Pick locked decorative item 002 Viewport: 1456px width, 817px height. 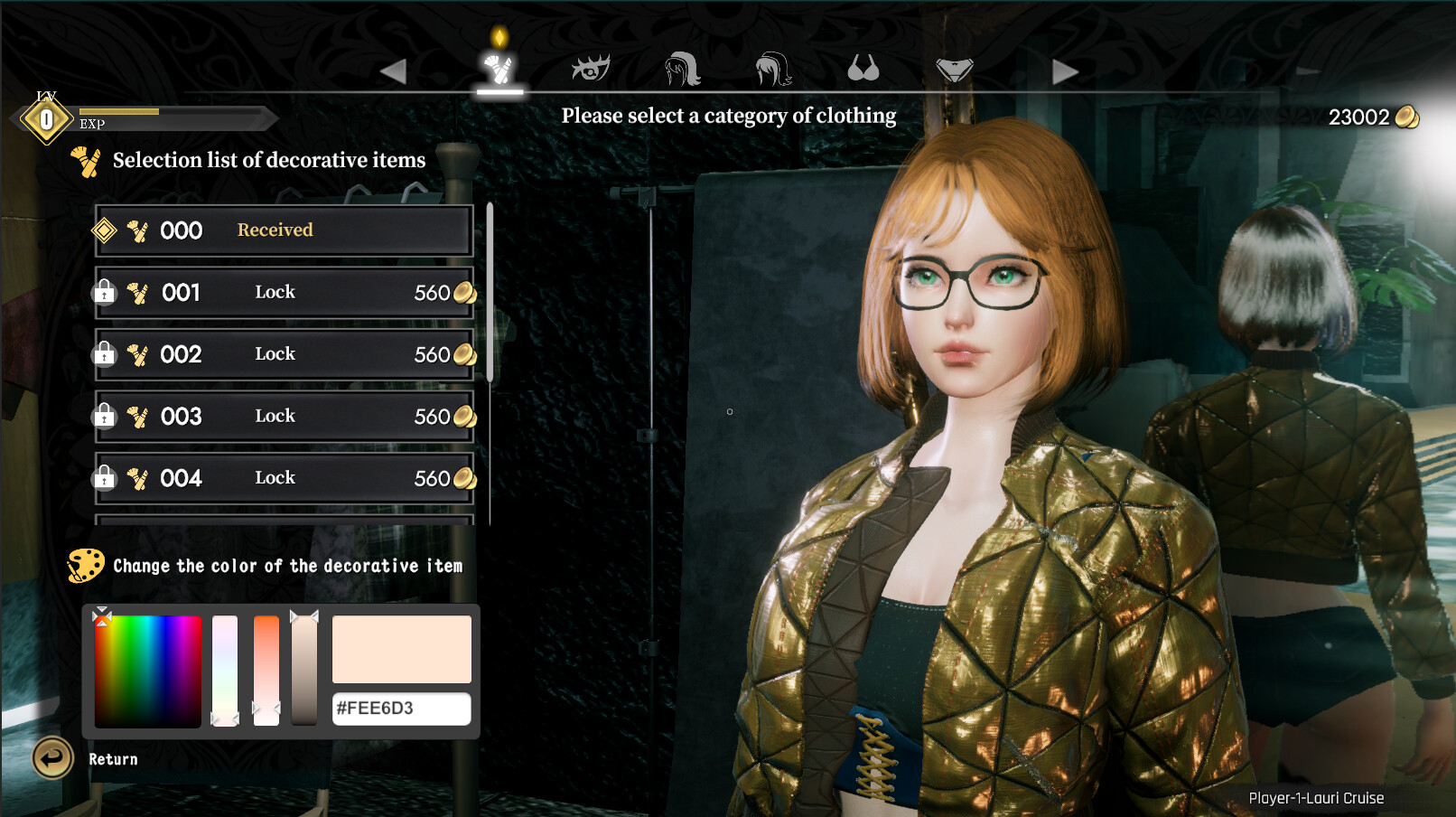[x=284, y=354]
